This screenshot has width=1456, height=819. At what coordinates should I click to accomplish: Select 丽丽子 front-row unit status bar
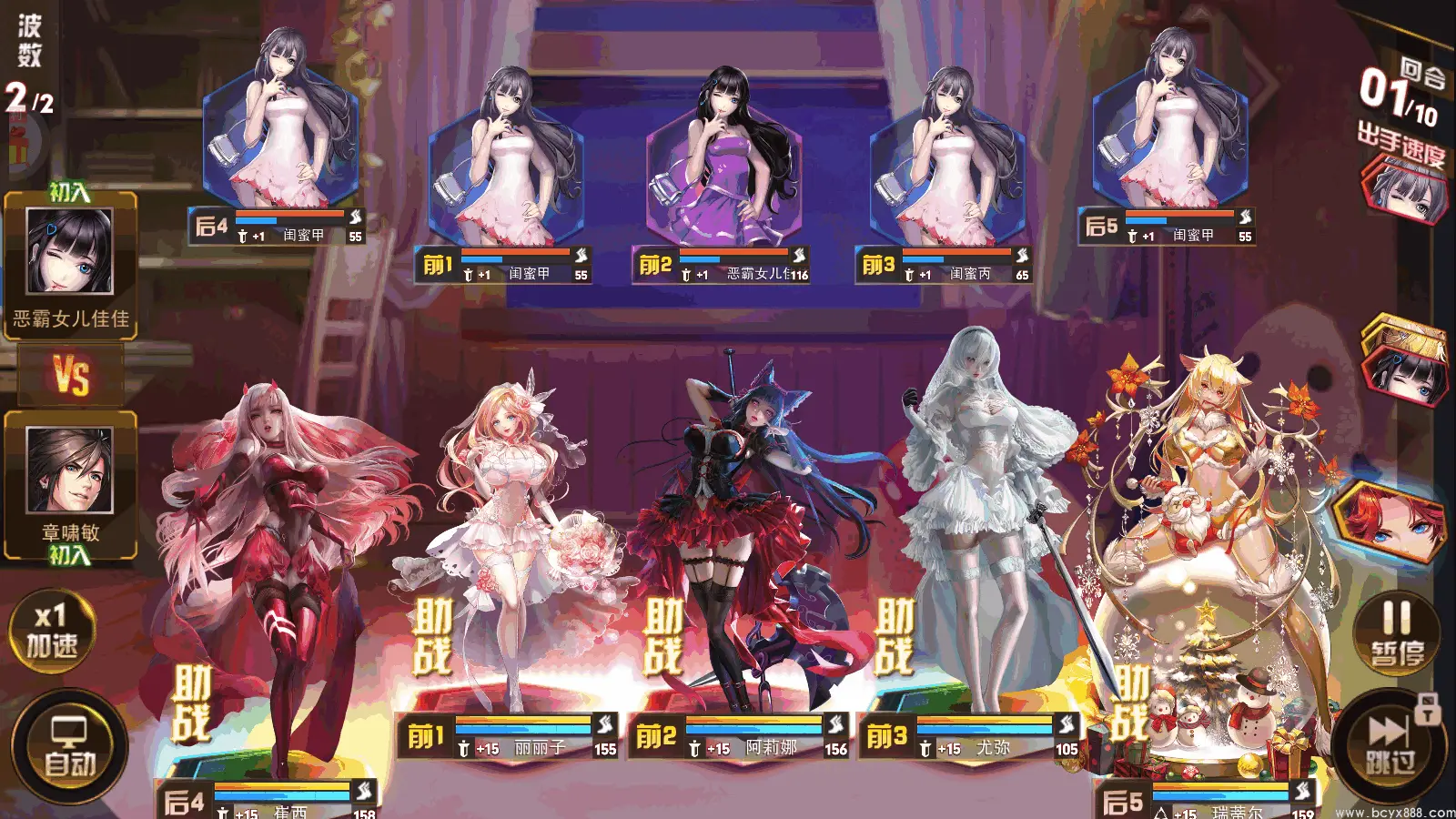coord(508,736)
